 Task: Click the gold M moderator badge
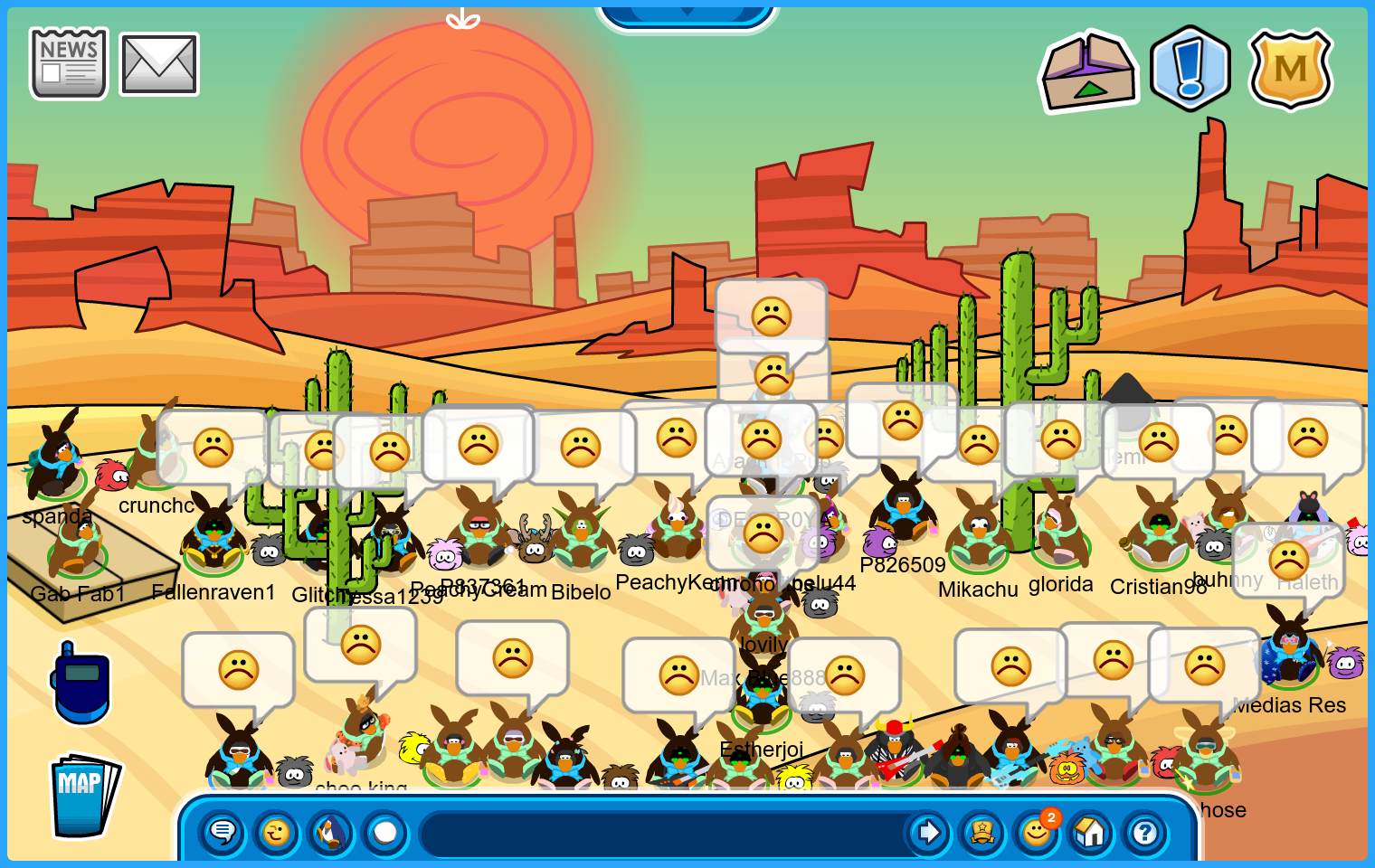[x=1290, y=69]
